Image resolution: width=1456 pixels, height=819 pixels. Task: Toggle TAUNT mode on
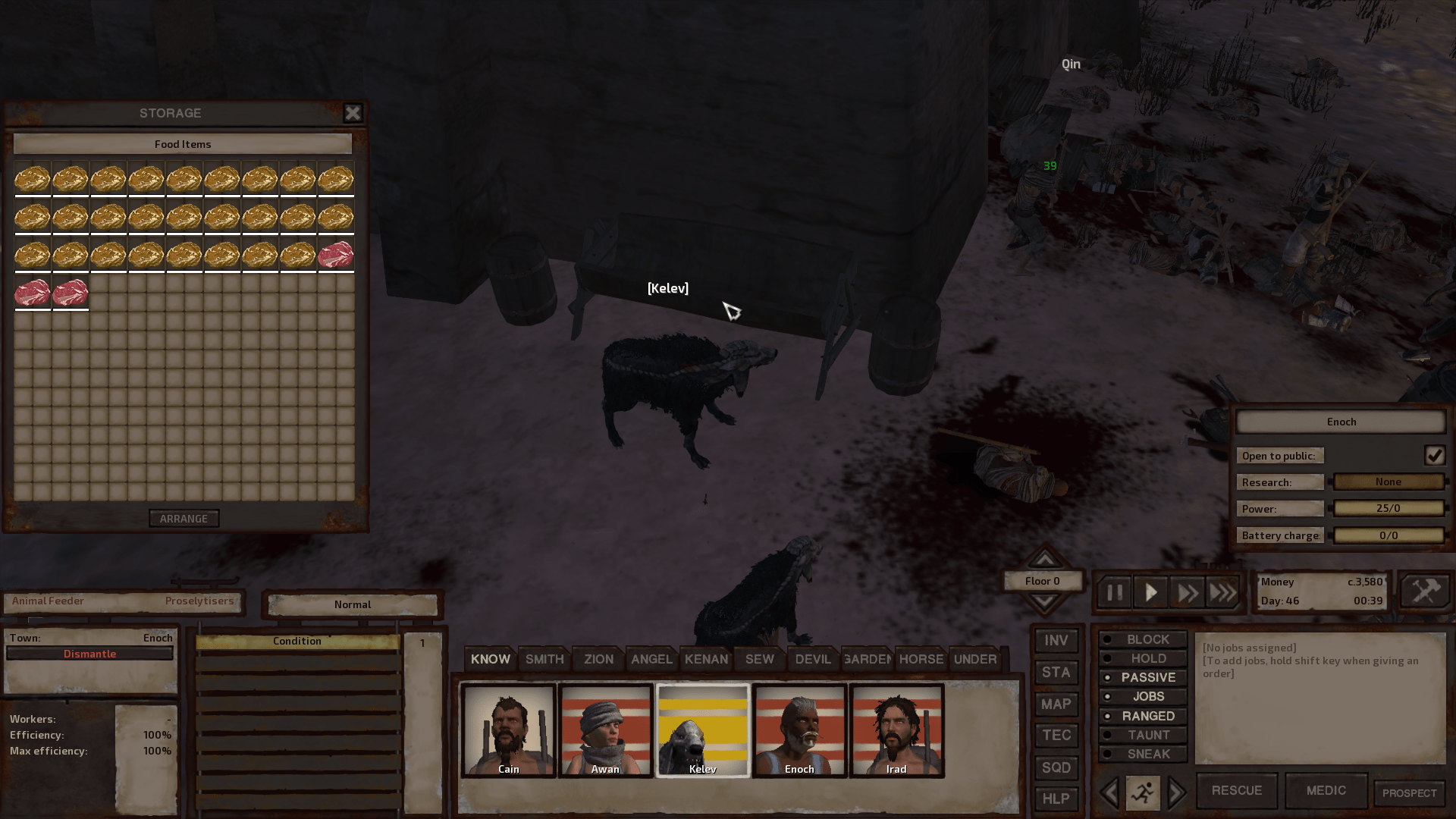tap(1142, 734)
